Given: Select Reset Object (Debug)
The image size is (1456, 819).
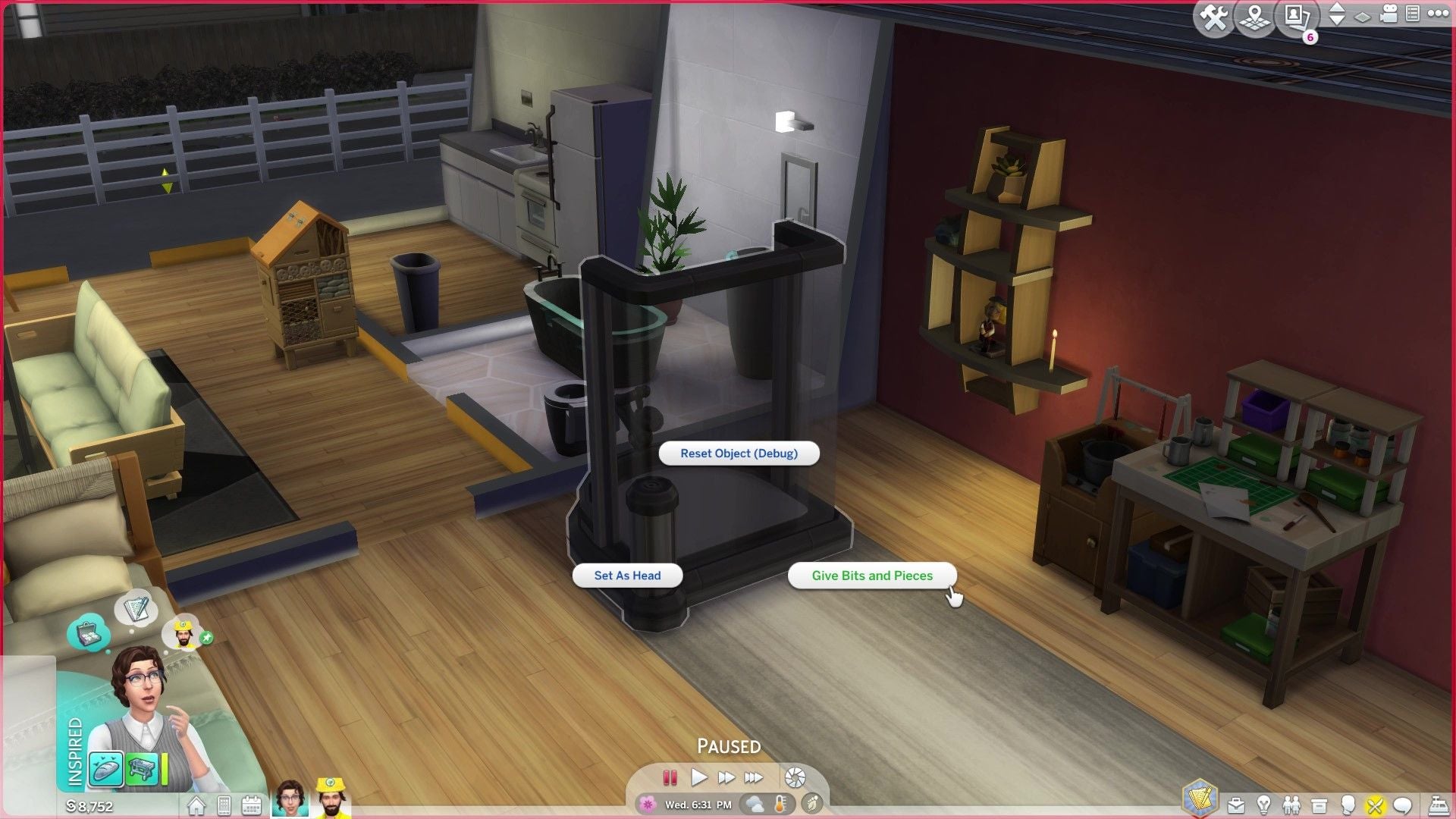Looking at the screenshot, I should (x=739, y=453).
